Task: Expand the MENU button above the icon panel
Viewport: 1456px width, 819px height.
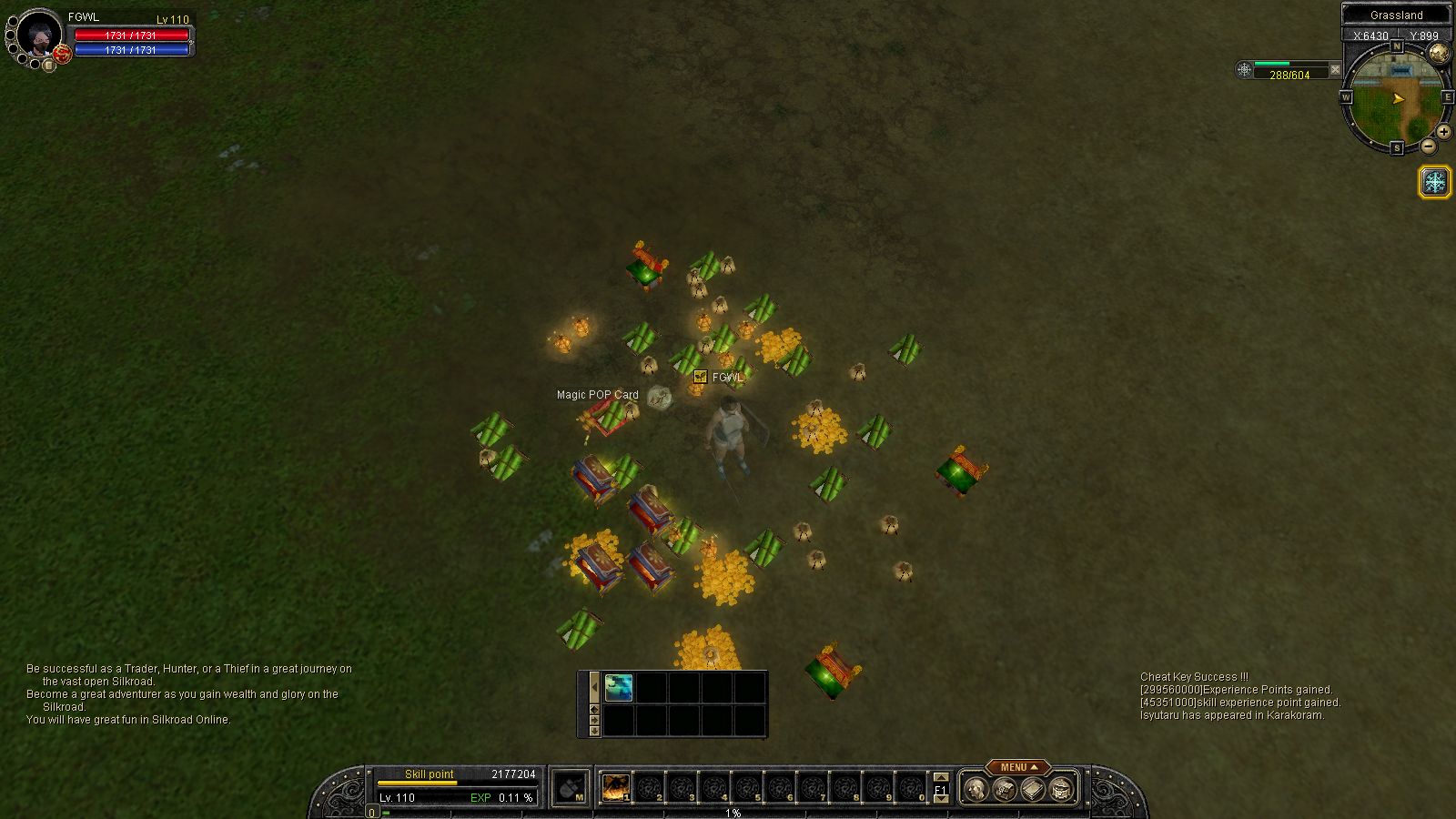Action: 1017,767
